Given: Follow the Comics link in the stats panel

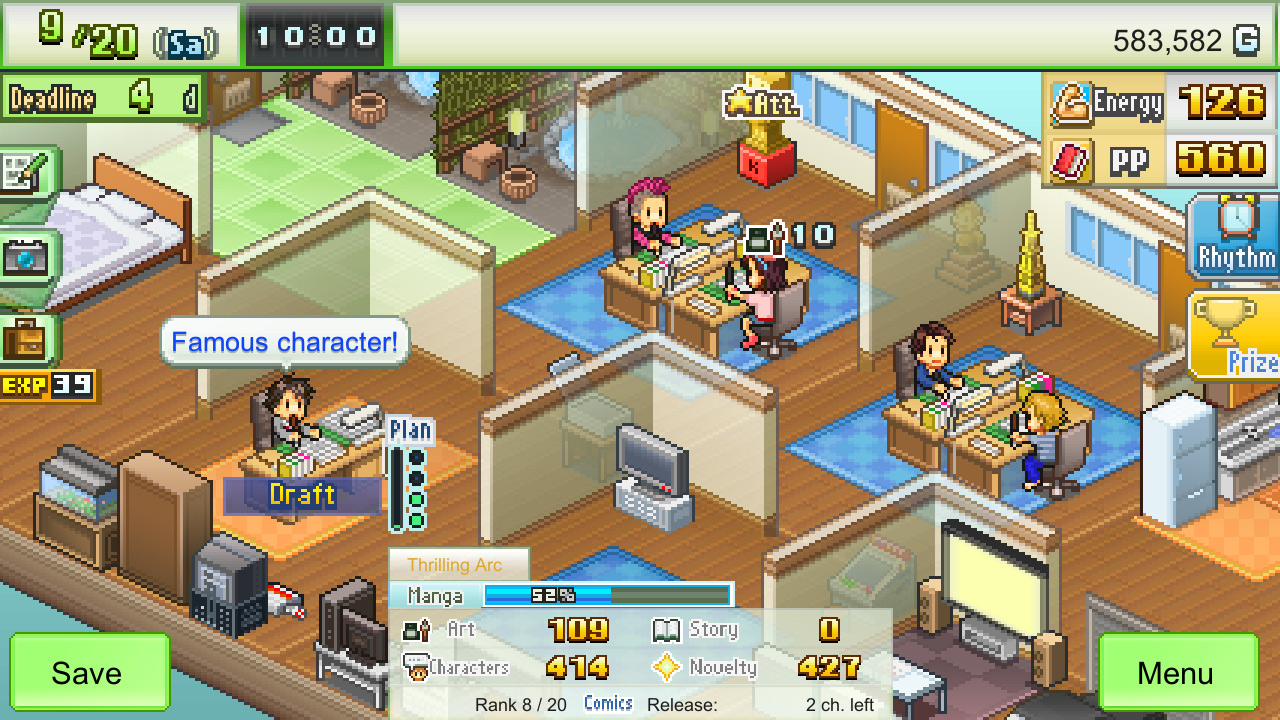Looking at the screenshot, I should 607,702.
